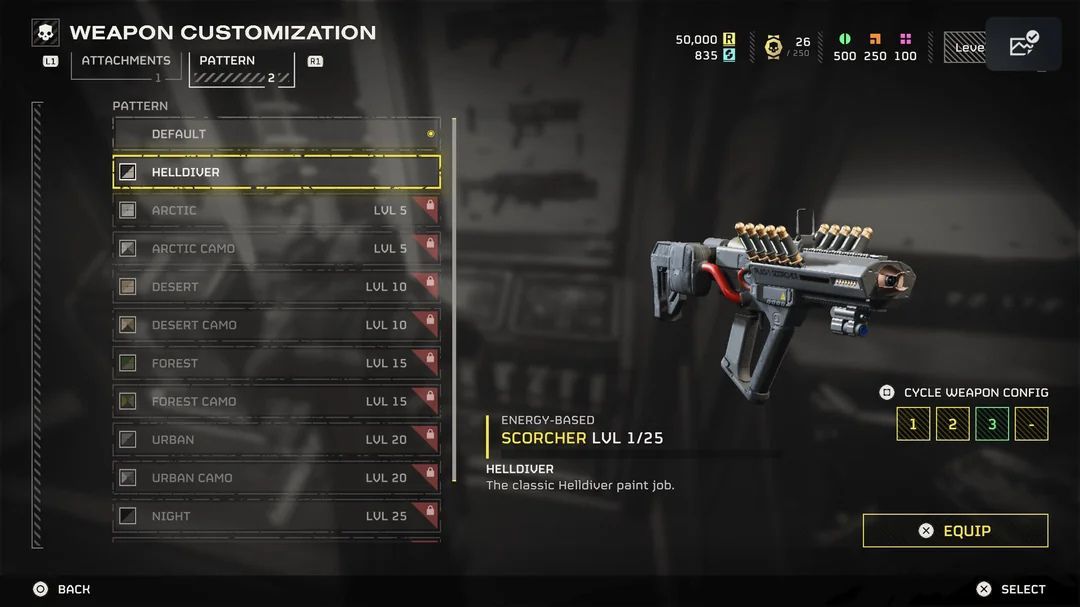The image size is (1080, 607).
Task: Choose the empty dash weapon config slot
Action: tap(1031, 424)
